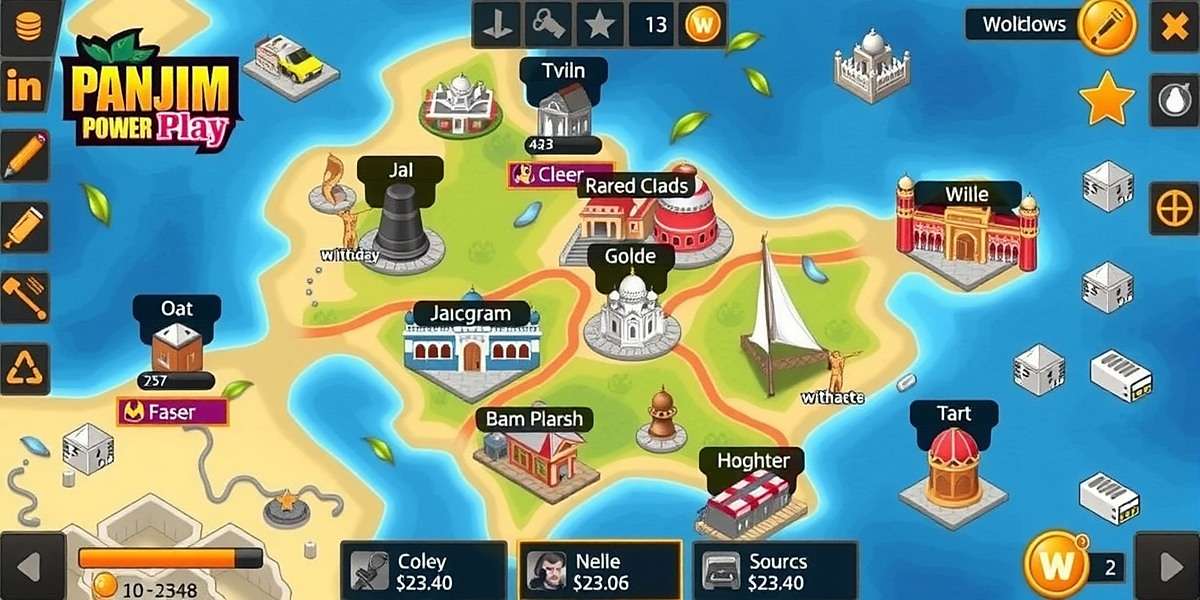1200x600 pixels.
Task: Open the W coin beside the 13 counter
Action: pyautogui.click(x=702, y=25)
